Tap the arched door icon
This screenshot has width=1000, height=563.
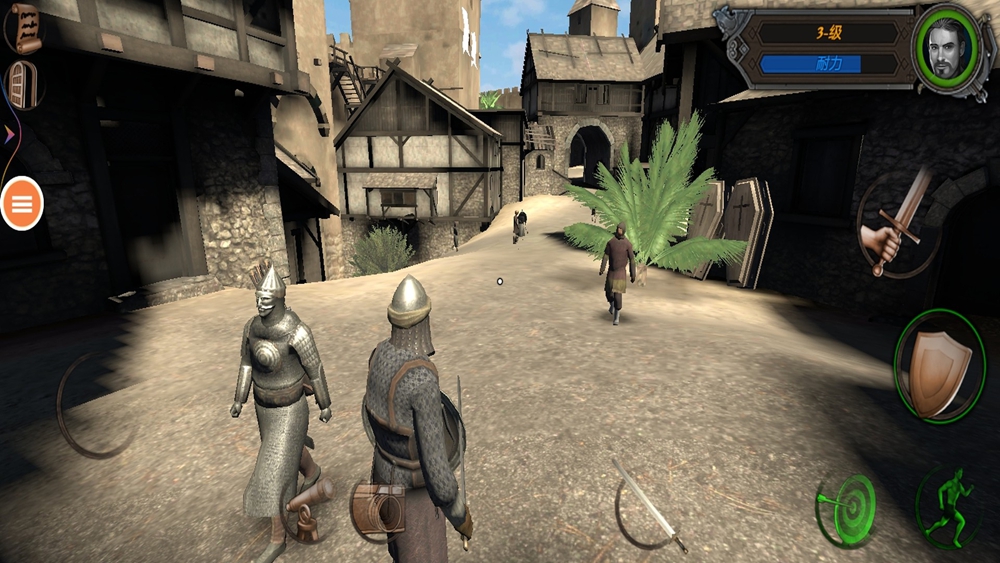[x=23, y=84]
